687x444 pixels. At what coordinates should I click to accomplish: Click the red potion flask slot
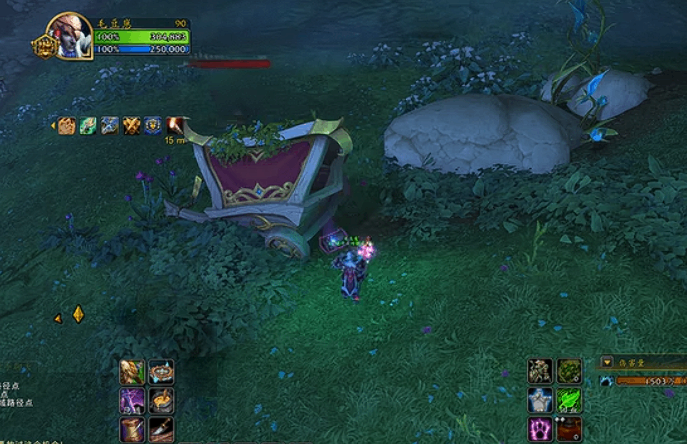click(569, 430)
